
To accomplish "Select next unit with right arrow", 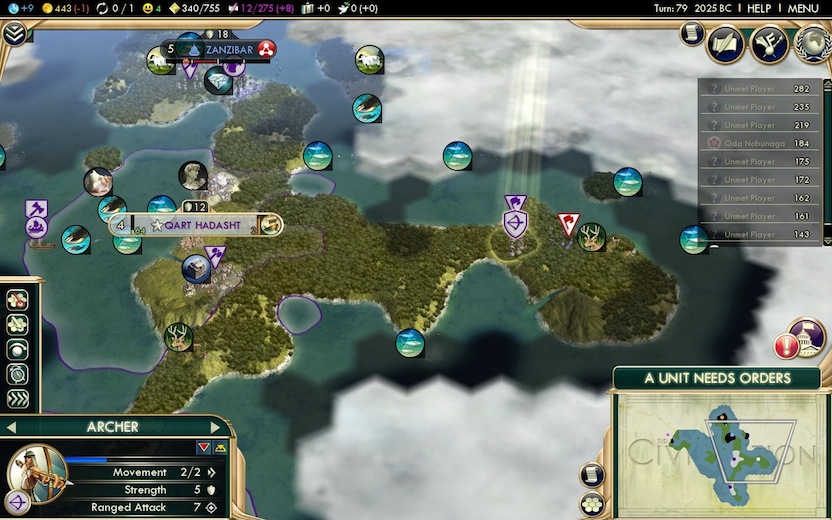I will (x=214, y=427).
